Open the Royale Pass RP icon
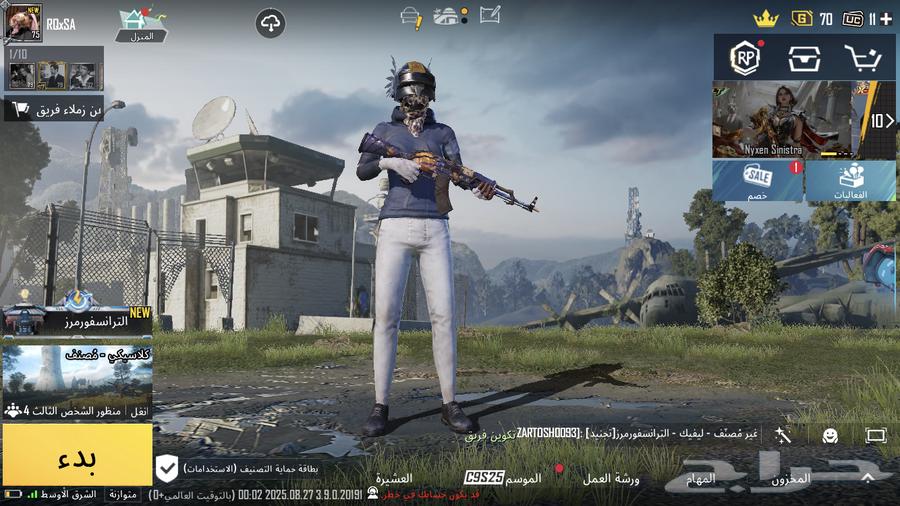The width and height of the screenshot is (900, 506). pyautogui.click(x=745, y=59)
